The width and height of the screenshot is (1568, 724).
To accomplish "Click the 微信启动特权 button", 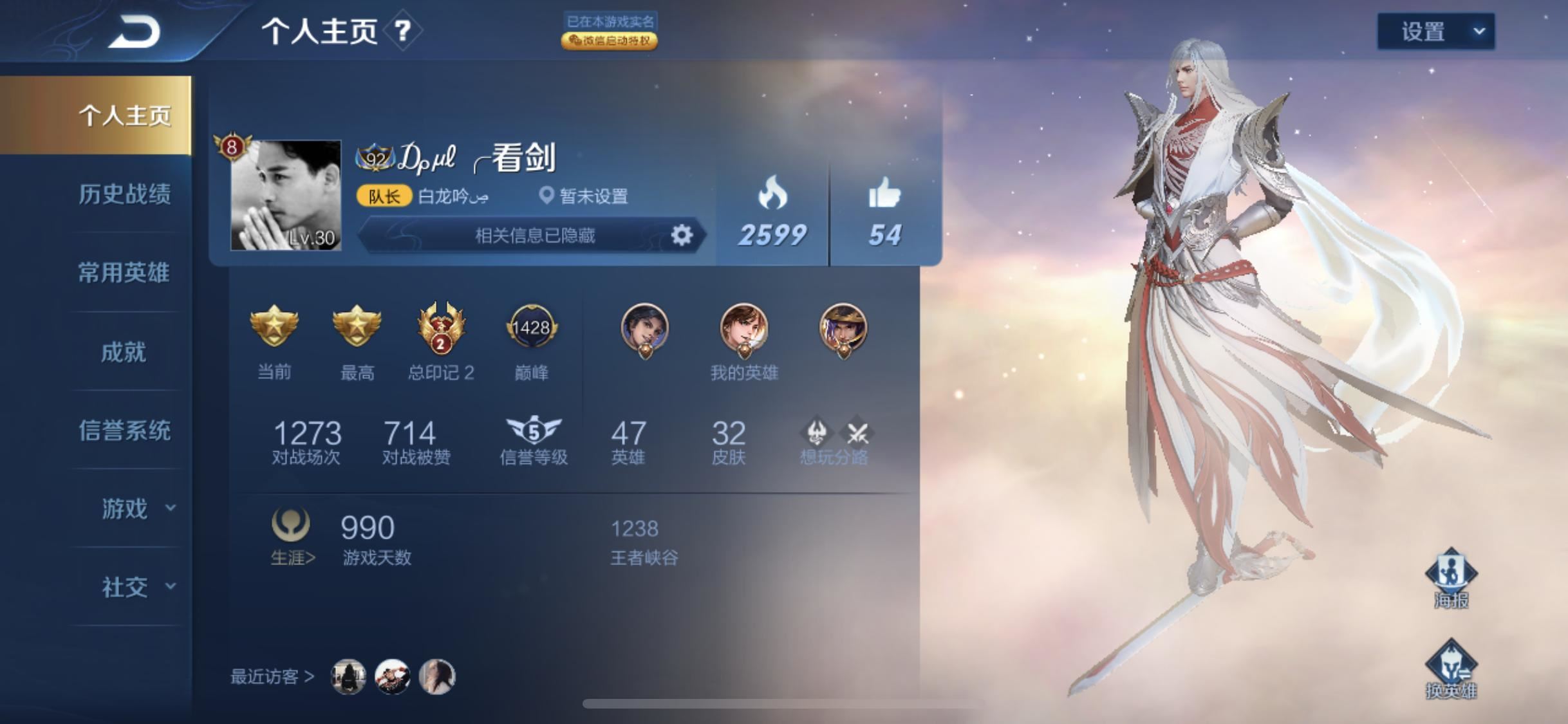I will coord(608,41).
